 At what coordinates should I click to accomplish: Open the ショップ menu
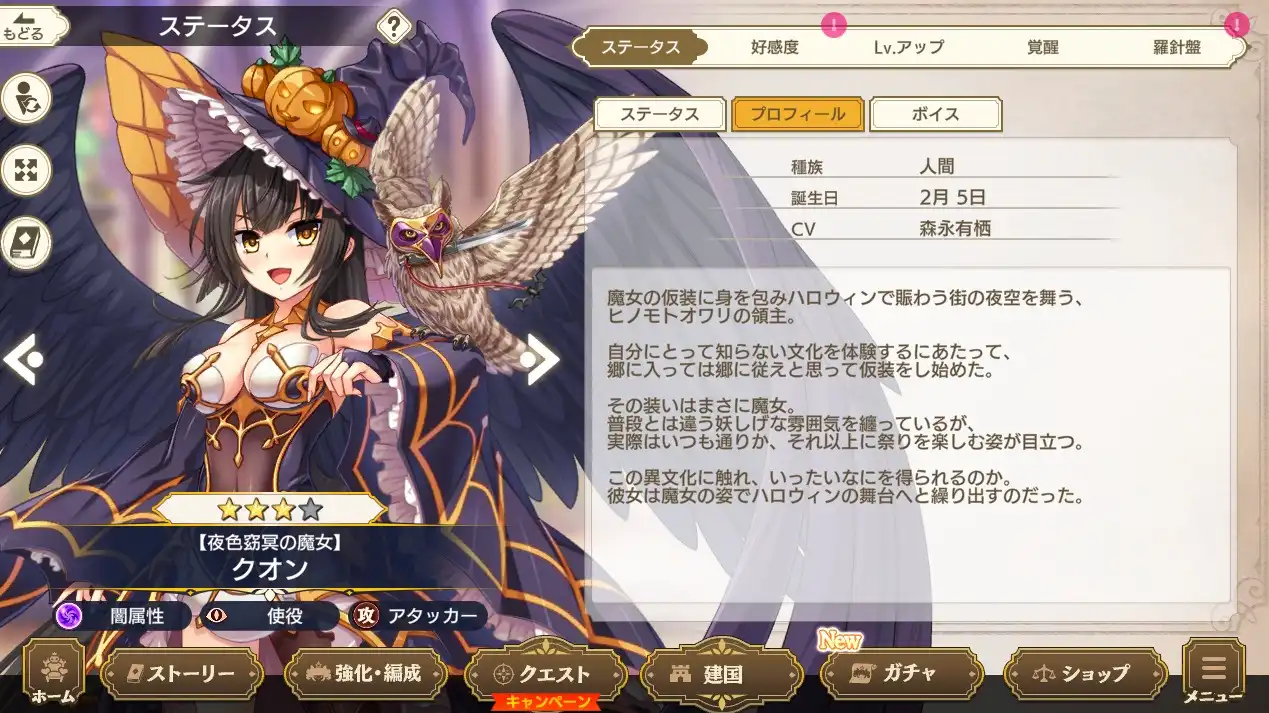coord(1085,674)
